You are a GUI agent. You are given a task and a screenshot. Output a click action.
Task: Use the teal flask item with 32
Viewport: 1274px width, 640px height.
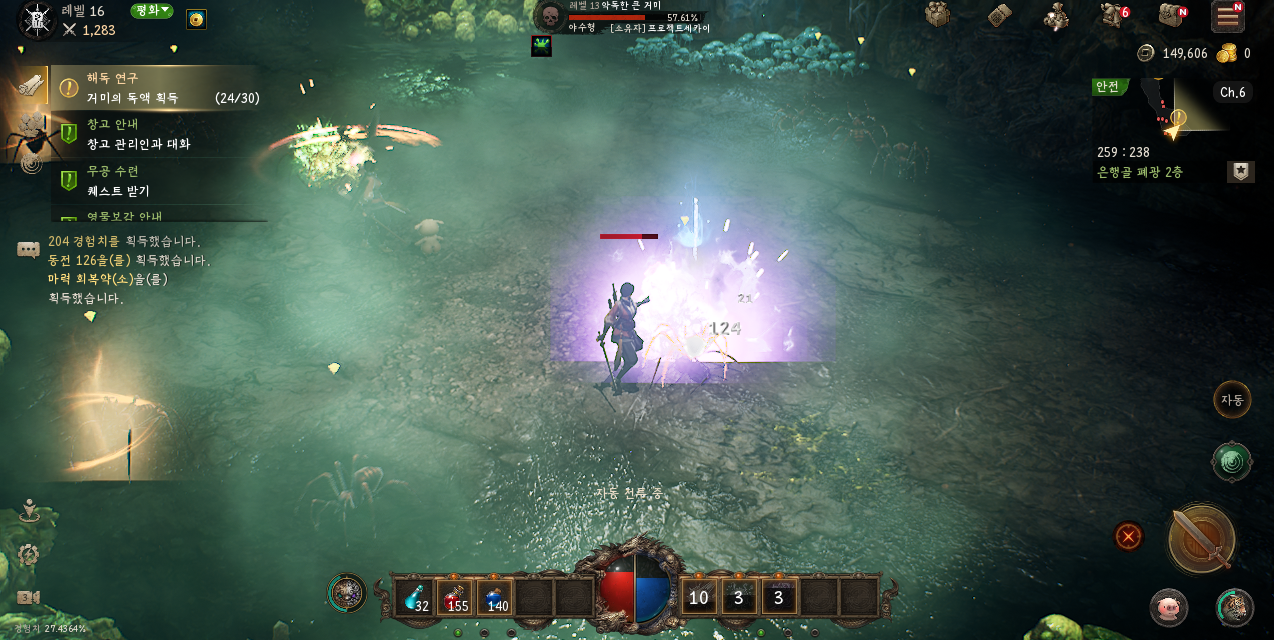point(415,597)
